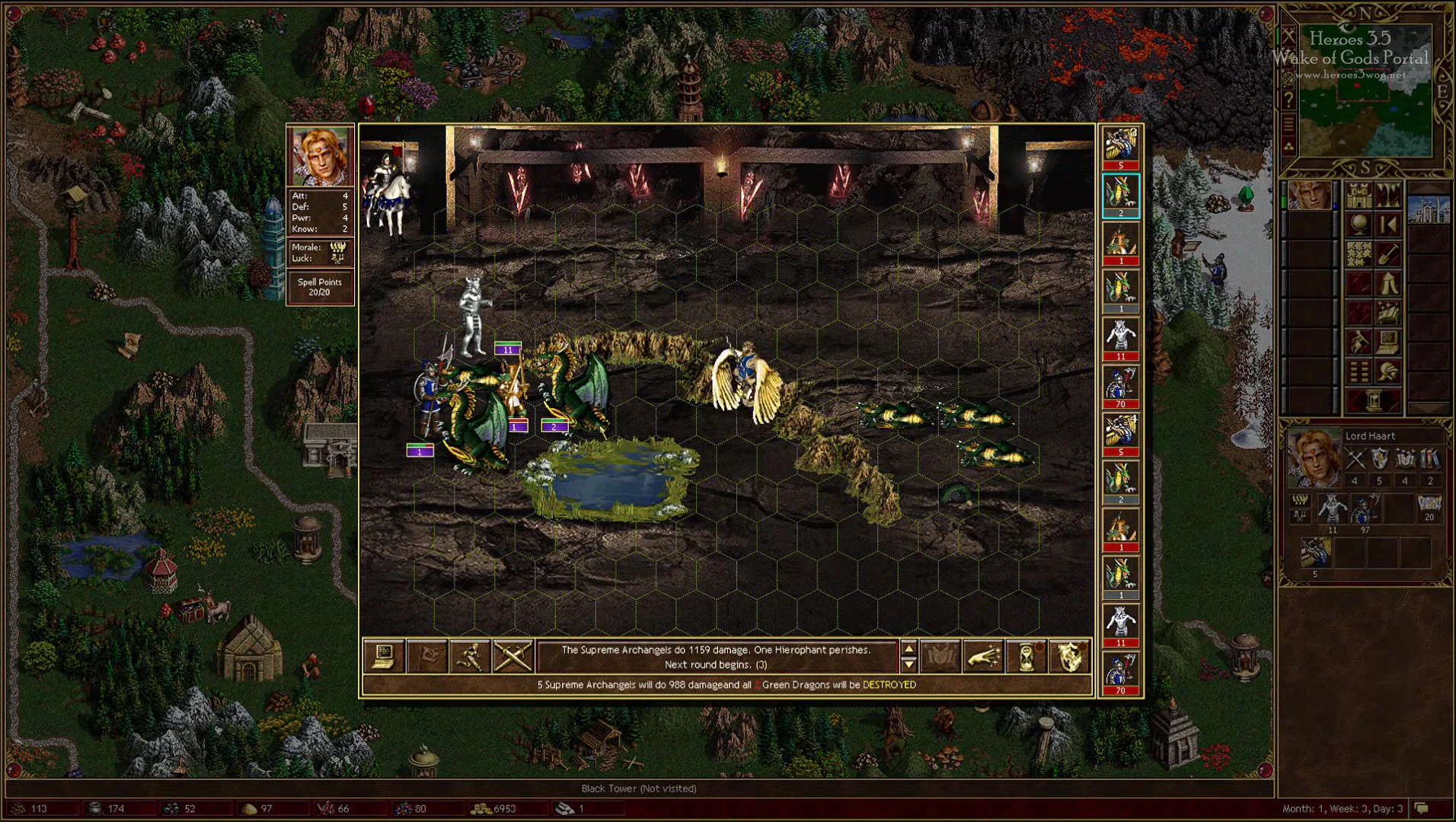Open system options via the computer icon
The height and width of the screenshot is (822, 1456).
pyautogui.click(x=1387, y=341)
